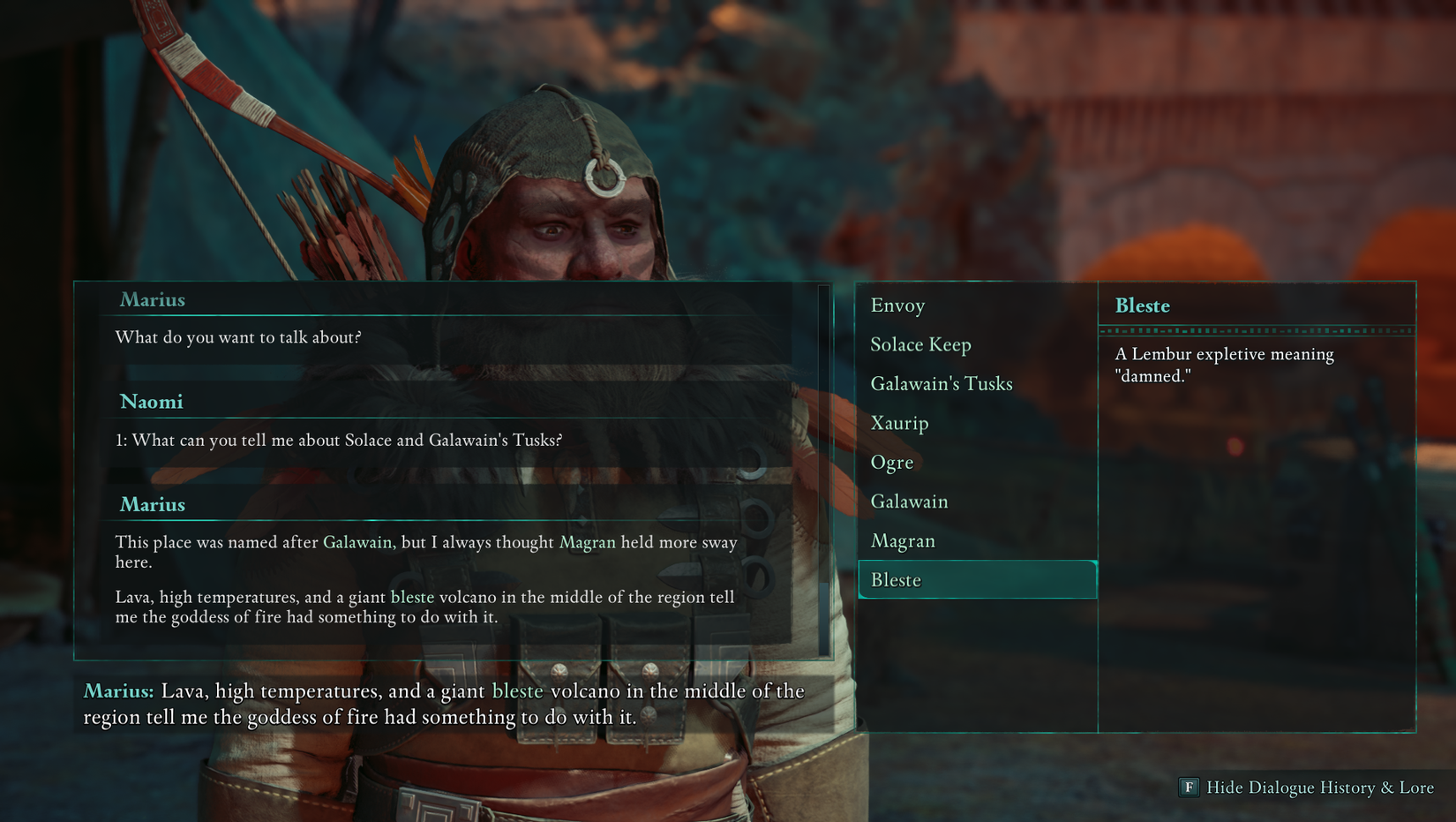Image resolution: width=1456 pixels, height=822 pixels.
Task: Choose dialogue option 1 about Solace
Action: pyautogui.click(x=340, y=440)
